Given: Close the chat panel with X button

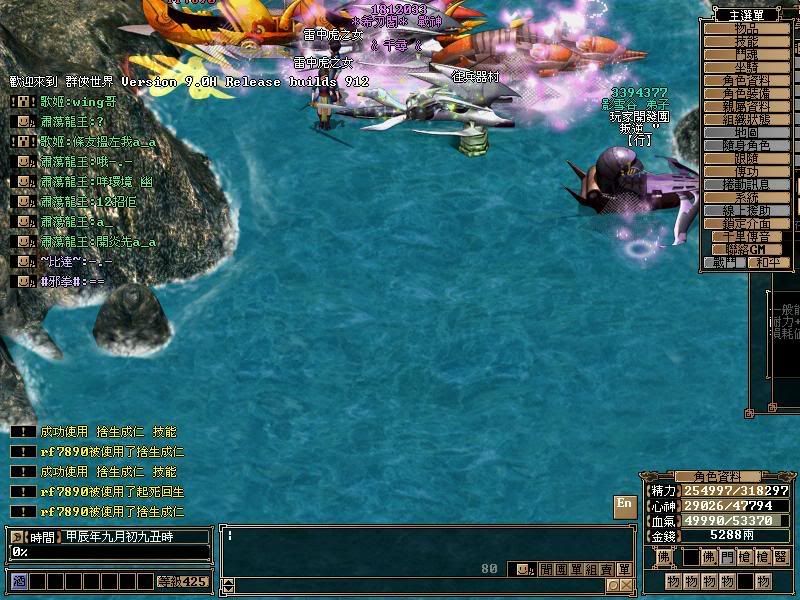Looking at the screenshot, I should [x=626, y=586].
